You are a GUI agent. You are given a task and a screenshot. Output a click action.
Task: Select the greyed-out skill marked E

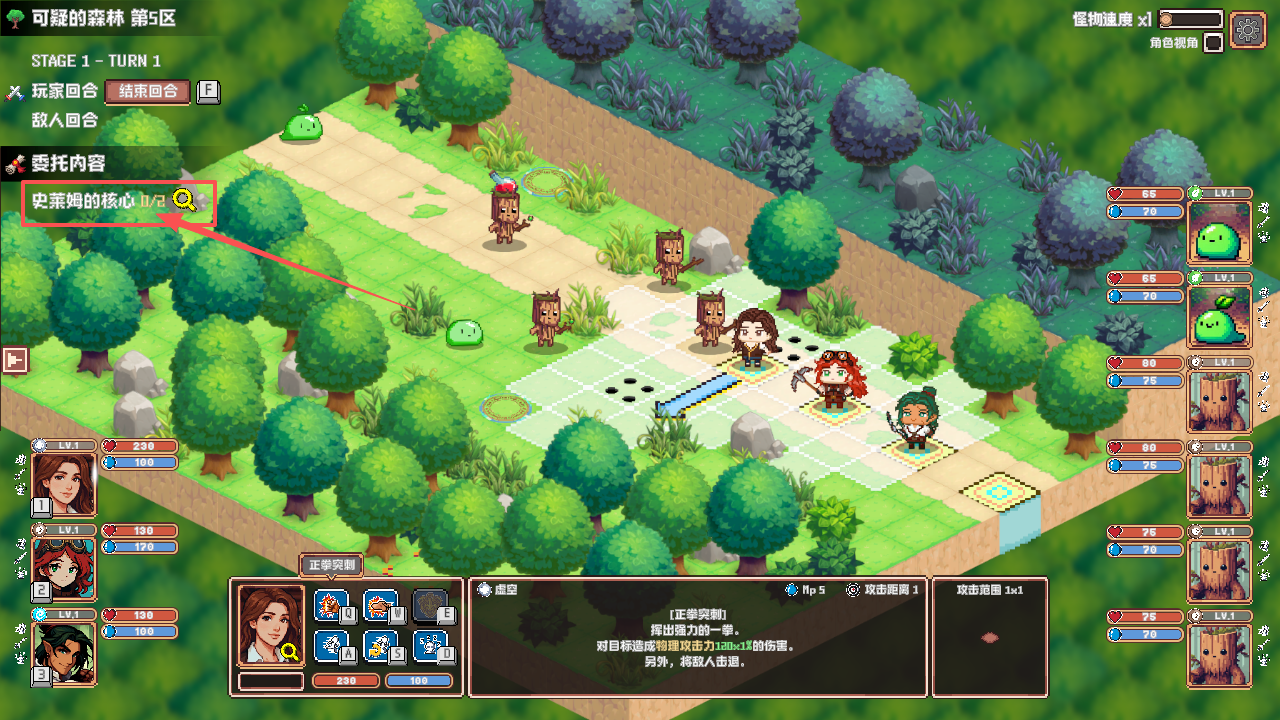tap(429, 605)
